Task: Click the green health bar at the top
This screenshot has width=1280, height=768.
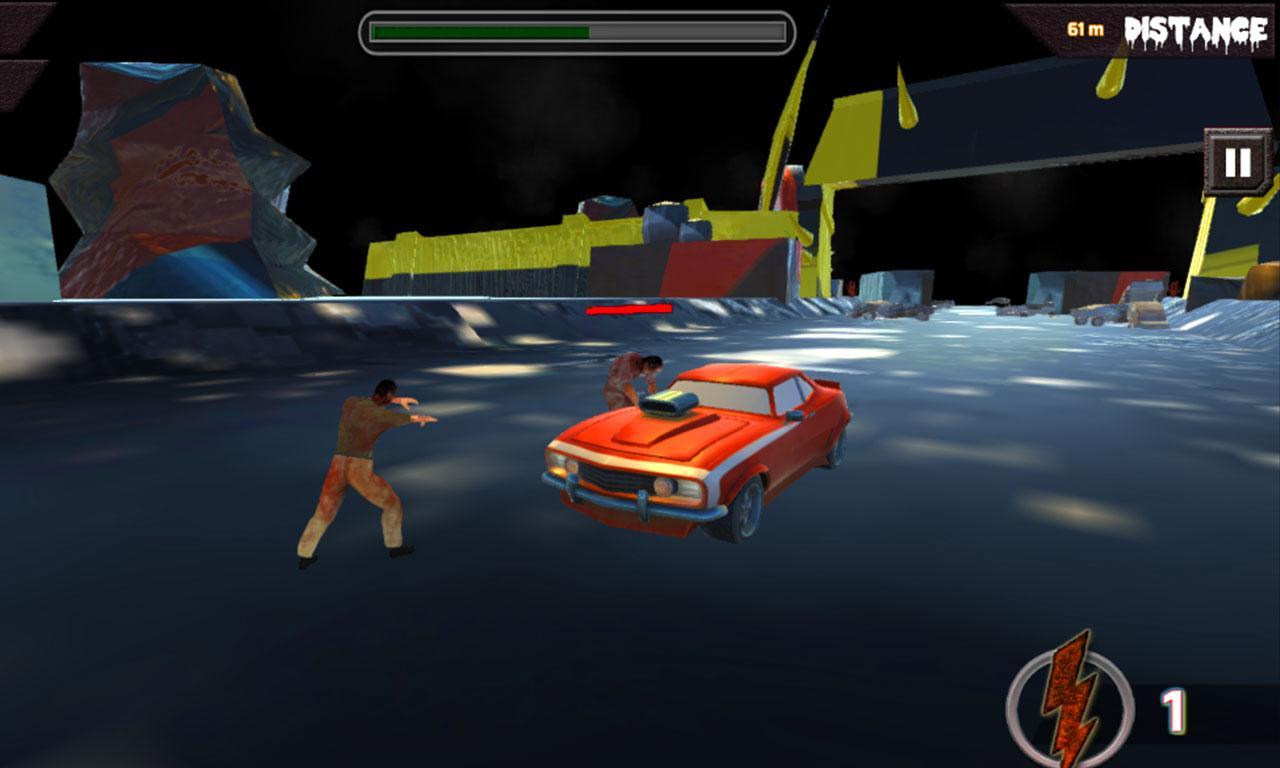Action: tap(480, 31)
